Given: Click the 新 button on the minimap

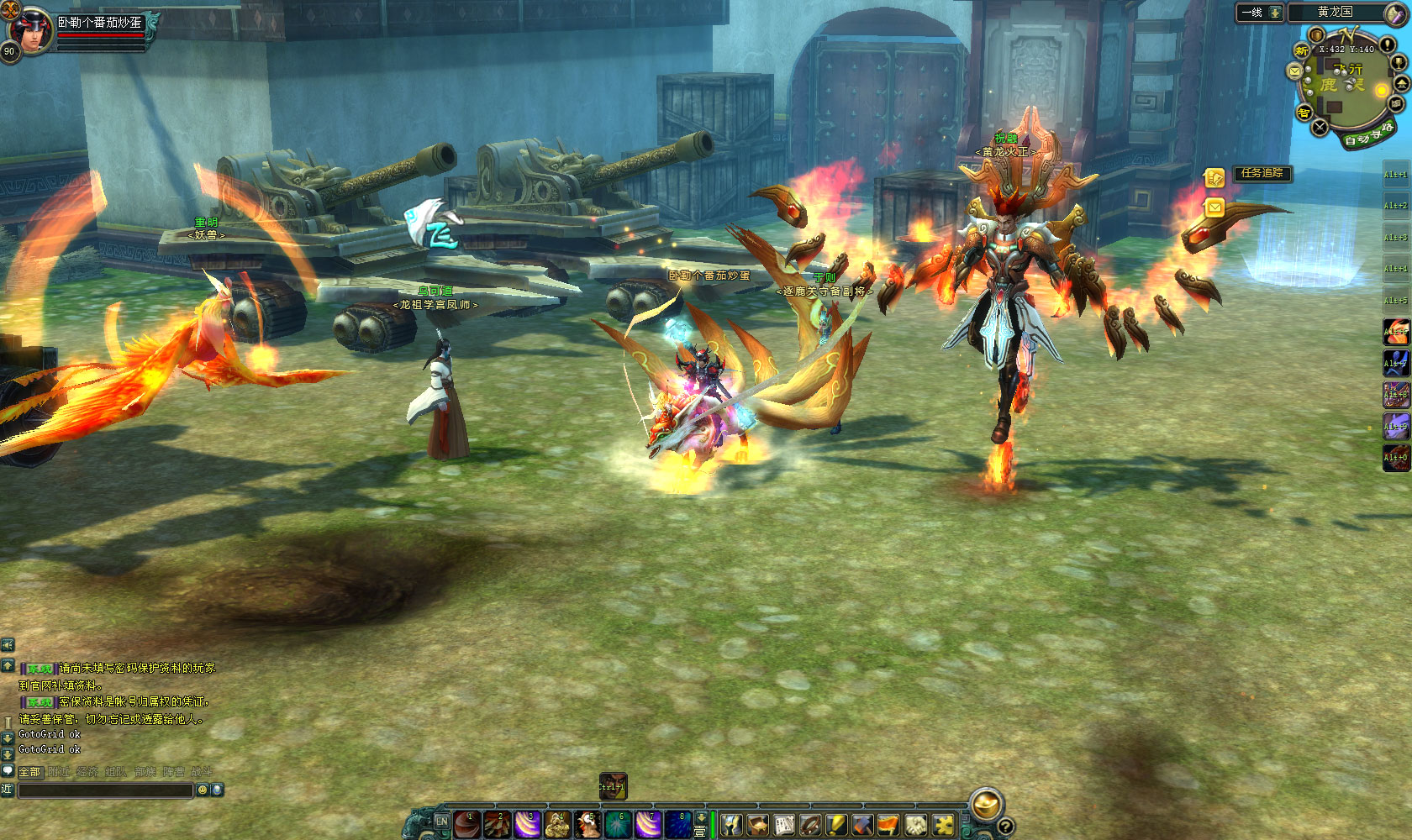Looking at the screenshot, I should (1302, 51).
